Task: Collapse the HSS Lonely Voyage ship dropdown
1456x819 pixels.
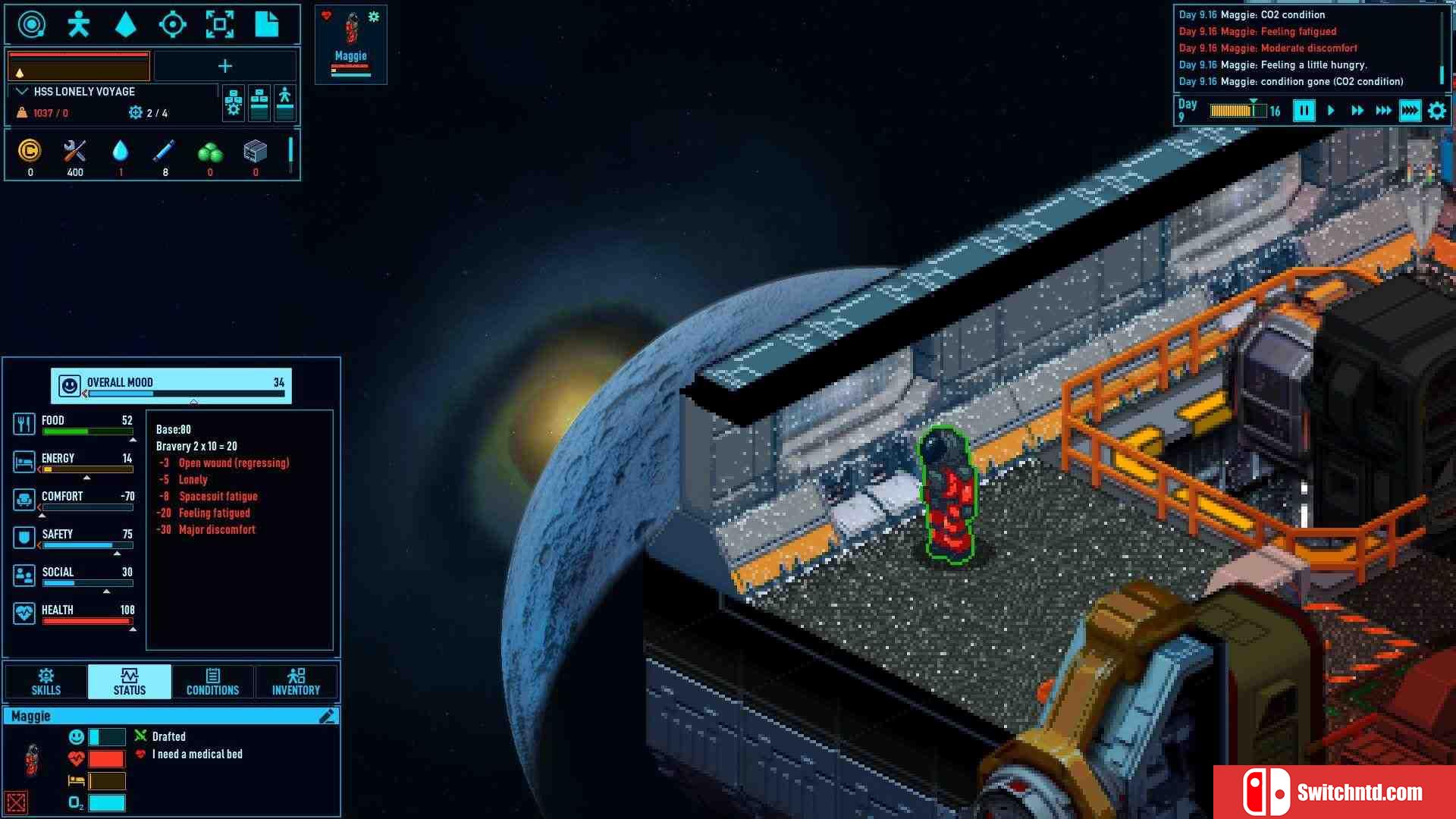Action: point(22,92)
